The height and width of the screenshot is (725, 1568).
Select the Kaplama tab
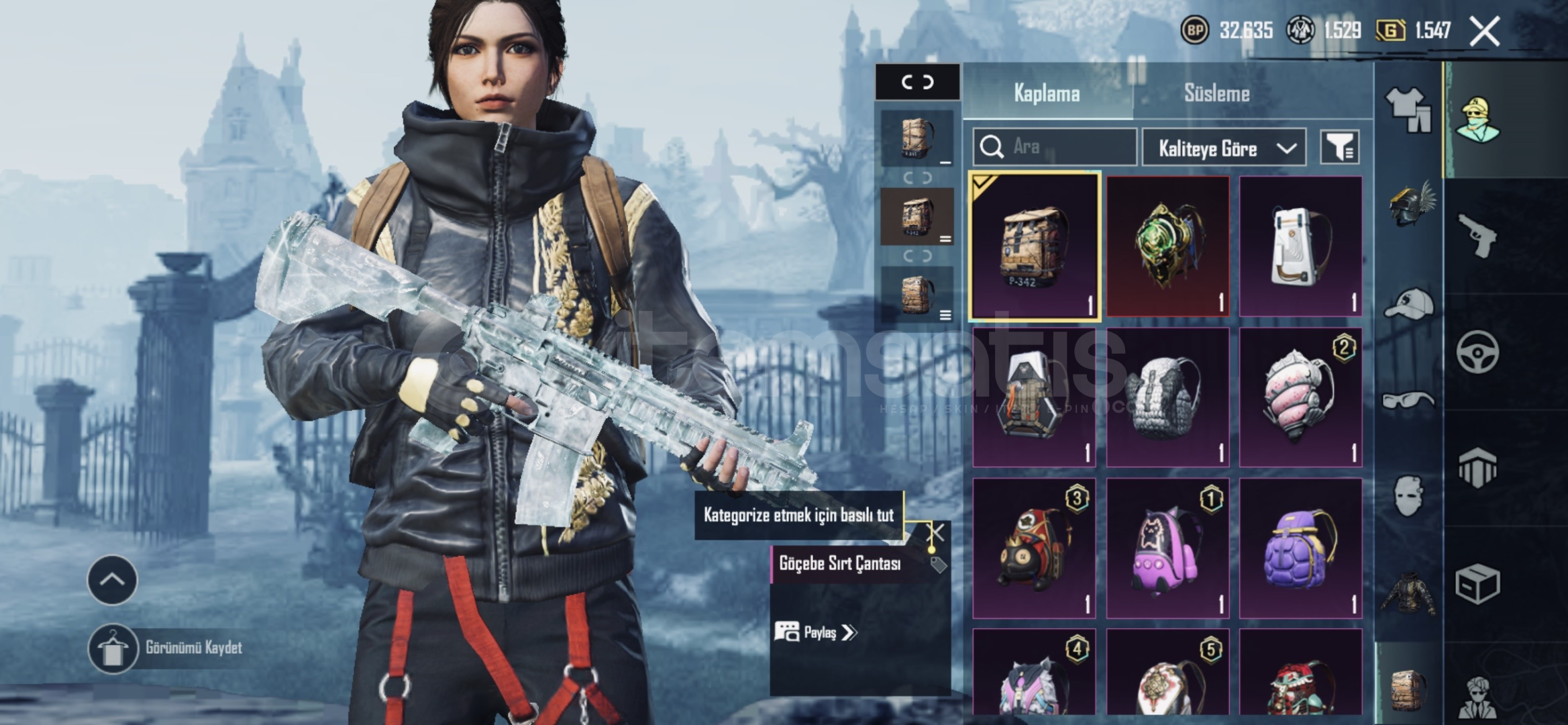coord(1047,93)
